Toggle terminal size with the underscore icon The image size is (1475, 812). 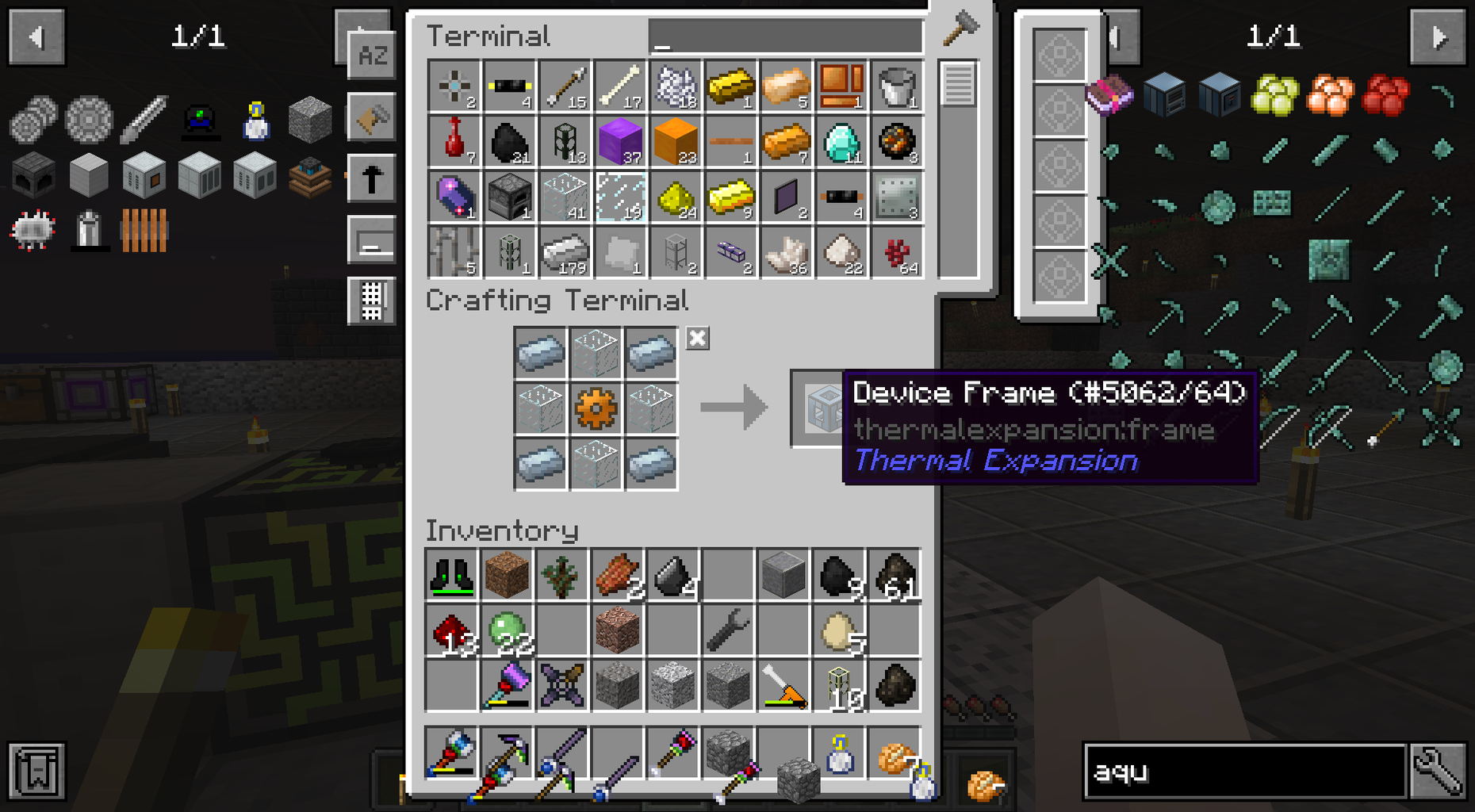(373, 238)
